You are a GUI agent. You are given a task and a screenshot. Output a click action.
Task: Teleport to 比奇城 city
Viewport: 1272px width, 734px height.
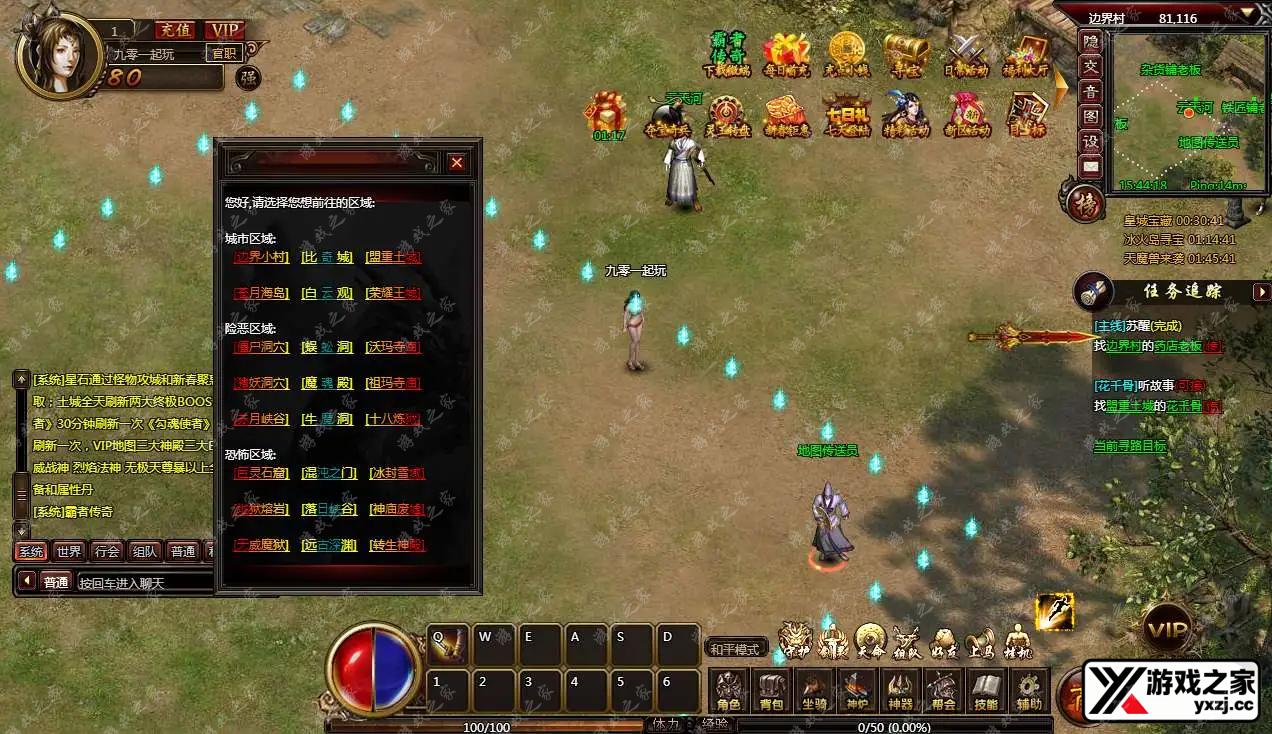pos(327,257)
